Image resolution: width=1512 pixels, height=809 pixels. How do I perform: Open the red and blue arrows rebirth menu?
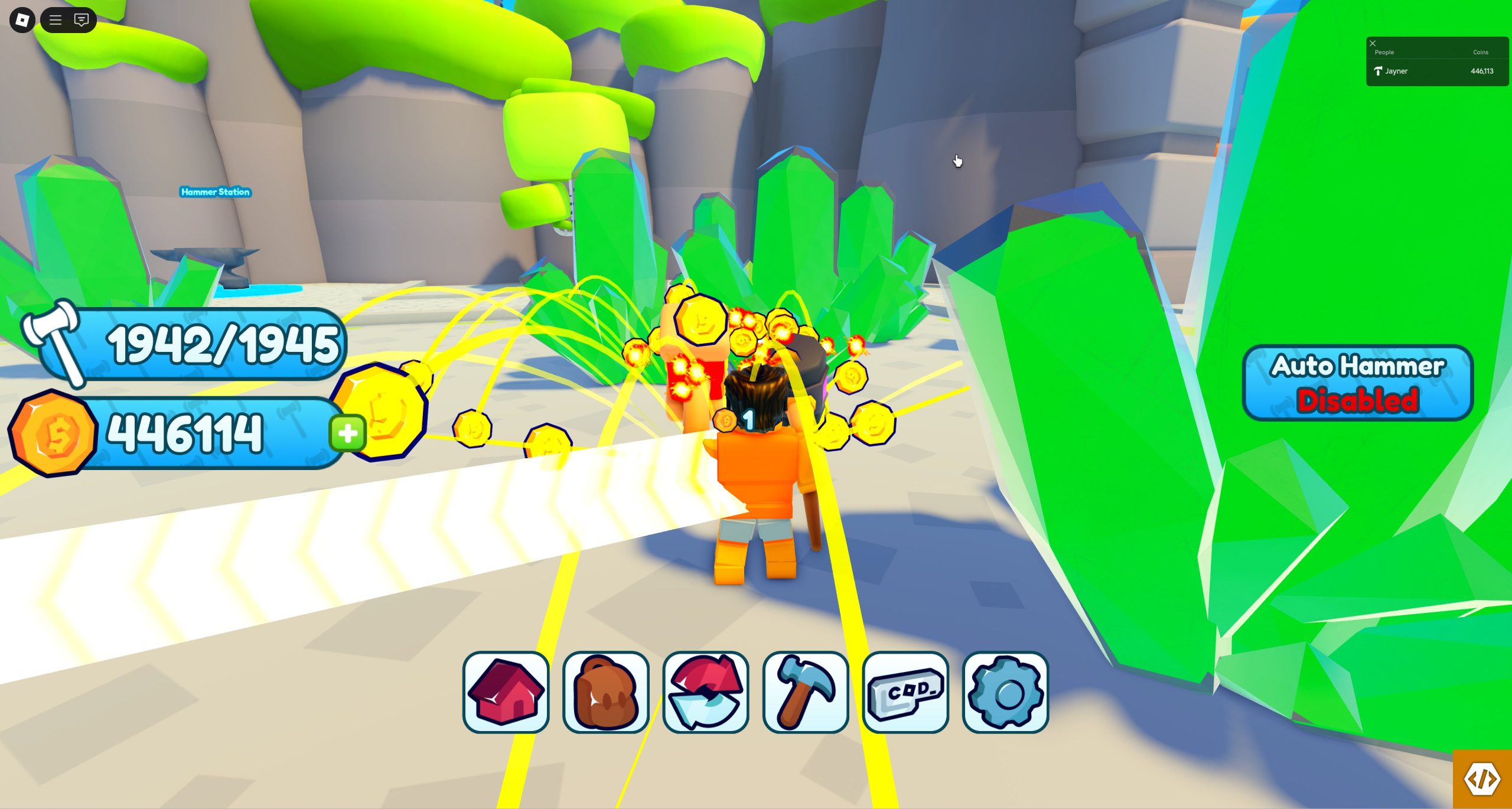[x=706, y=692]
